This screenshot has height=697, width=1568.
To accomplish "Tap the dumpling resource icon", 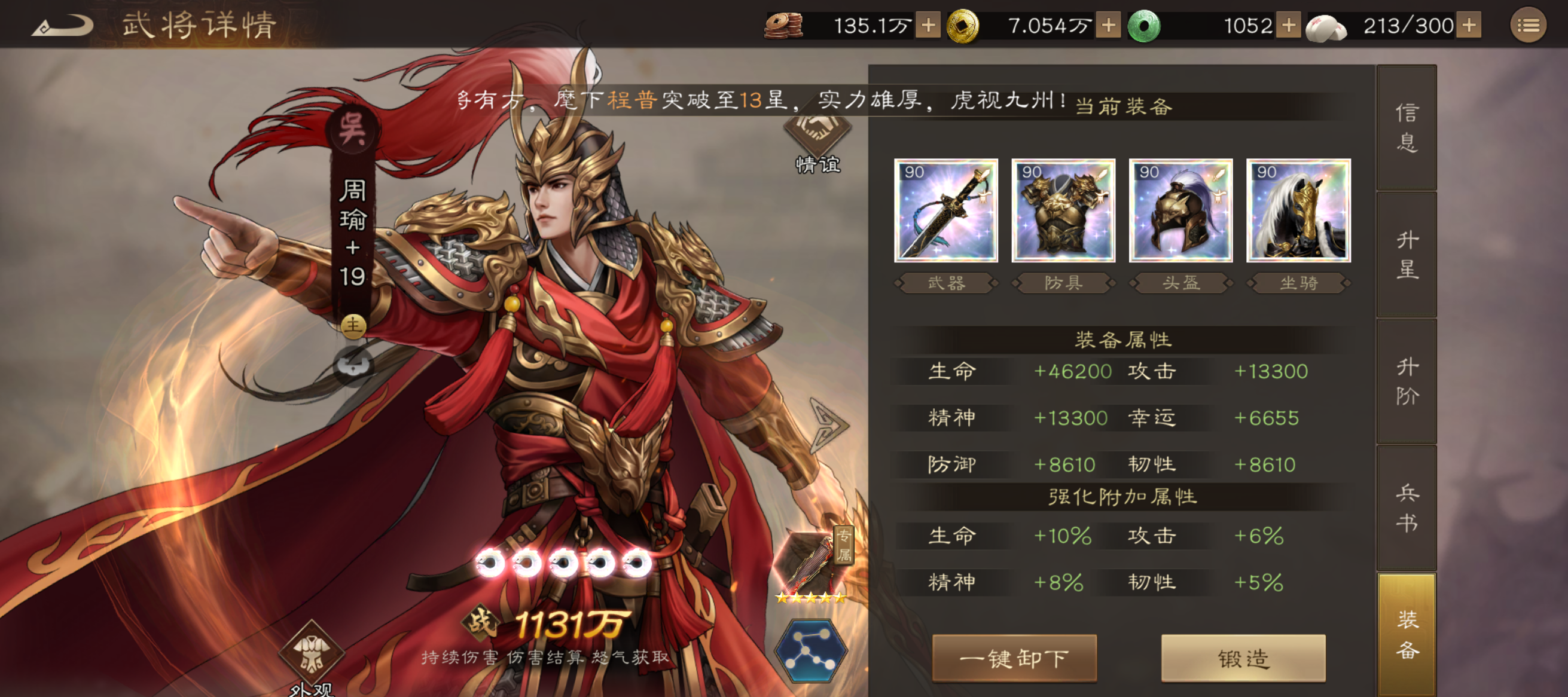I will pyautogui.click(x=1326, y=26).
